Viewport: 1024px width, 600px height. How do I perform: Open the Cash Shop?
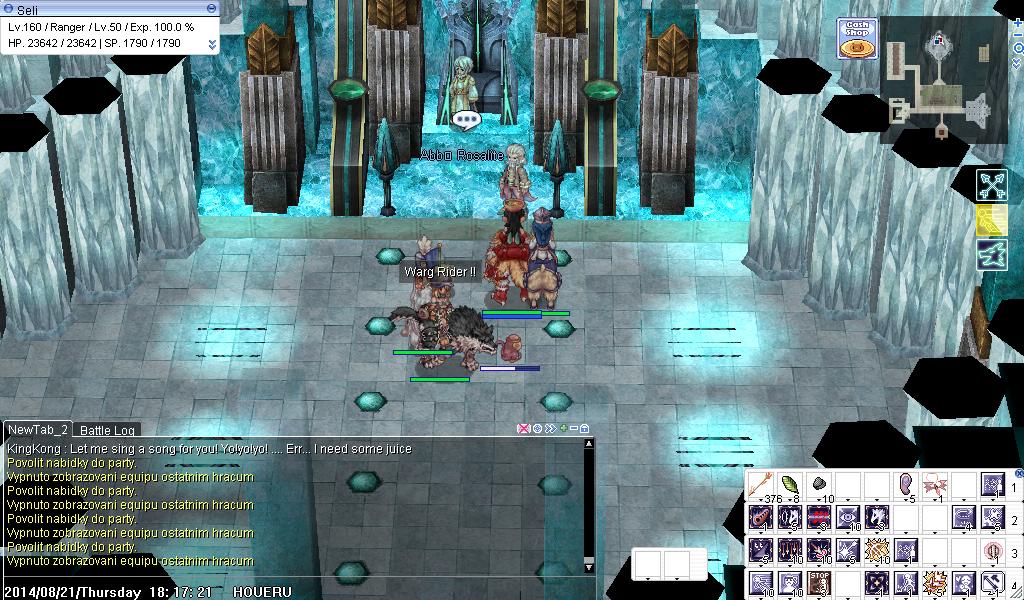pos(856,37)
